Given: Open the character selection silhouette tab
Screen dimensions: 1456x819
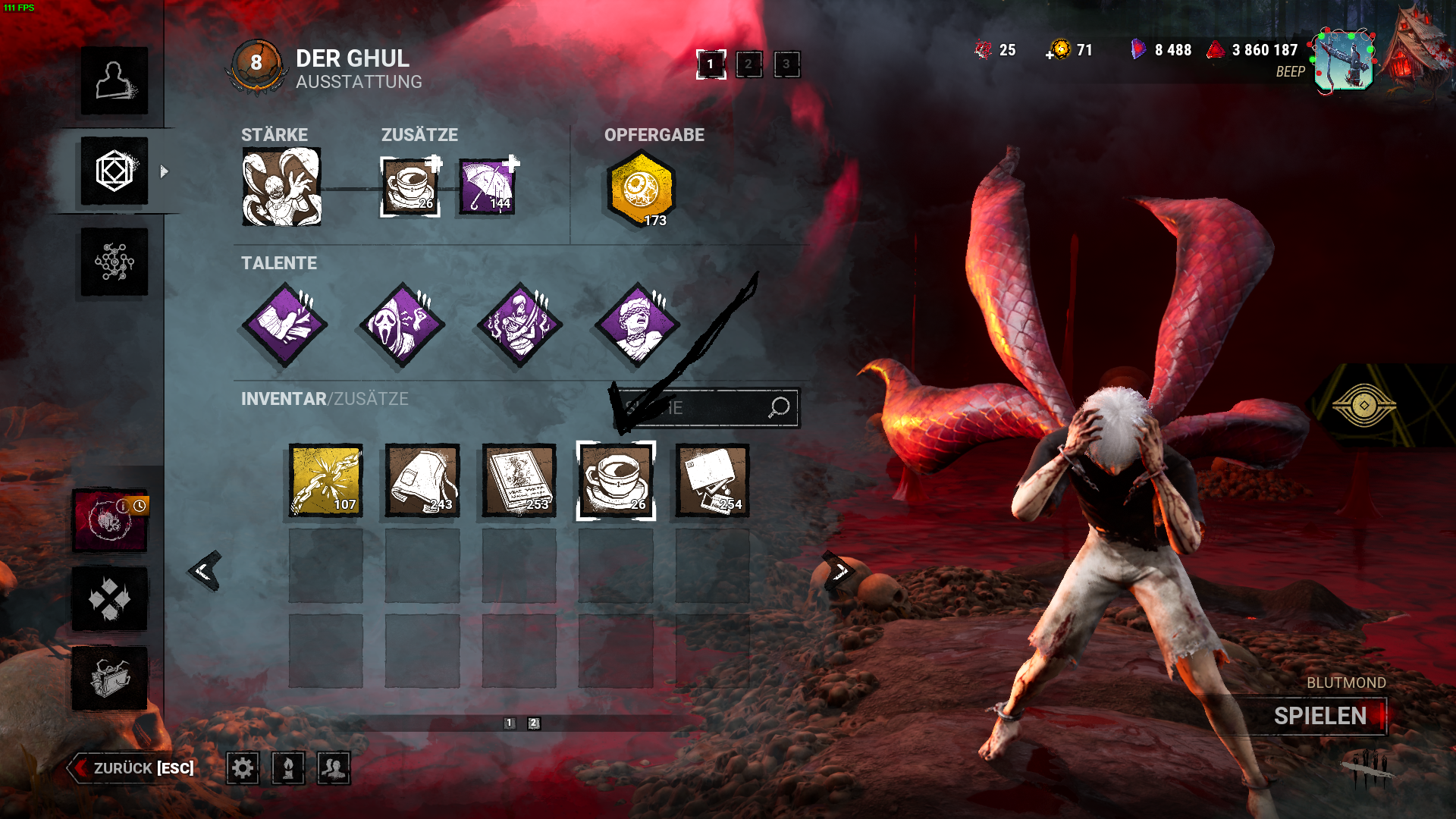Looking at the screenshot, I should point(115,81).
